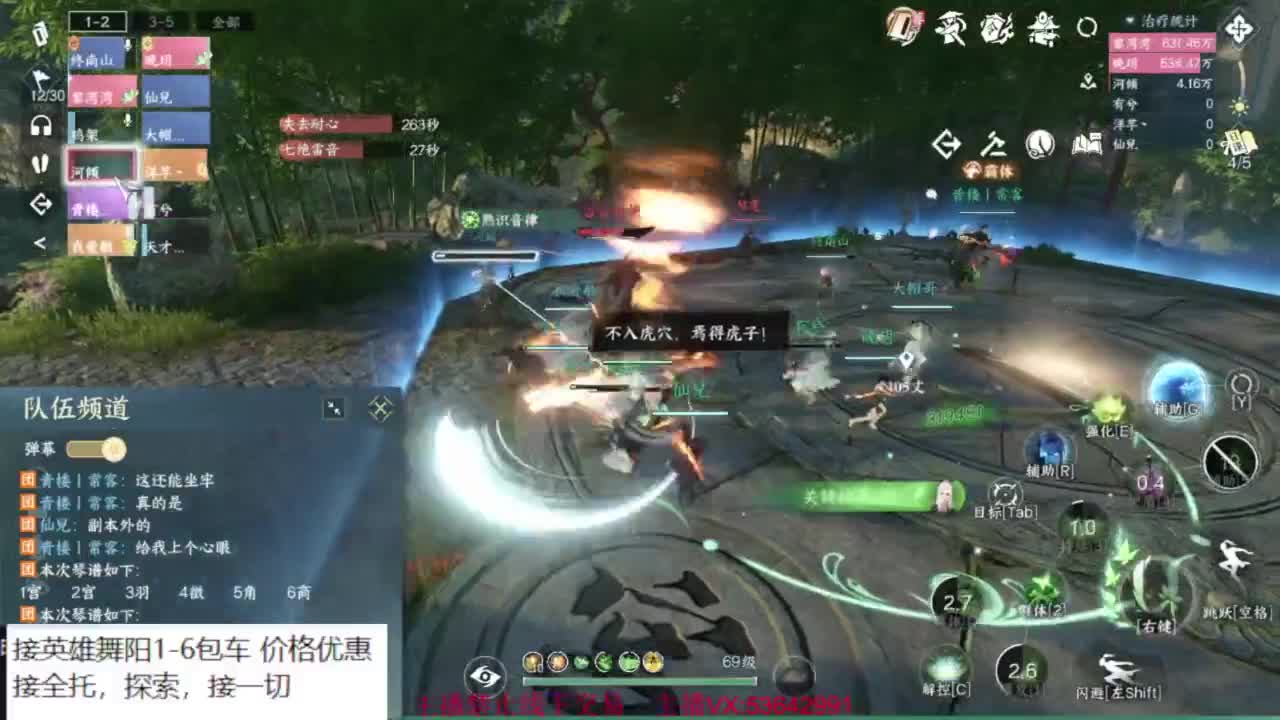Open the book/music score icon near minimap
Image resolution: width=1280 pixels, height=720 pixels.
pyautogui.click(x=1090, y=145)
